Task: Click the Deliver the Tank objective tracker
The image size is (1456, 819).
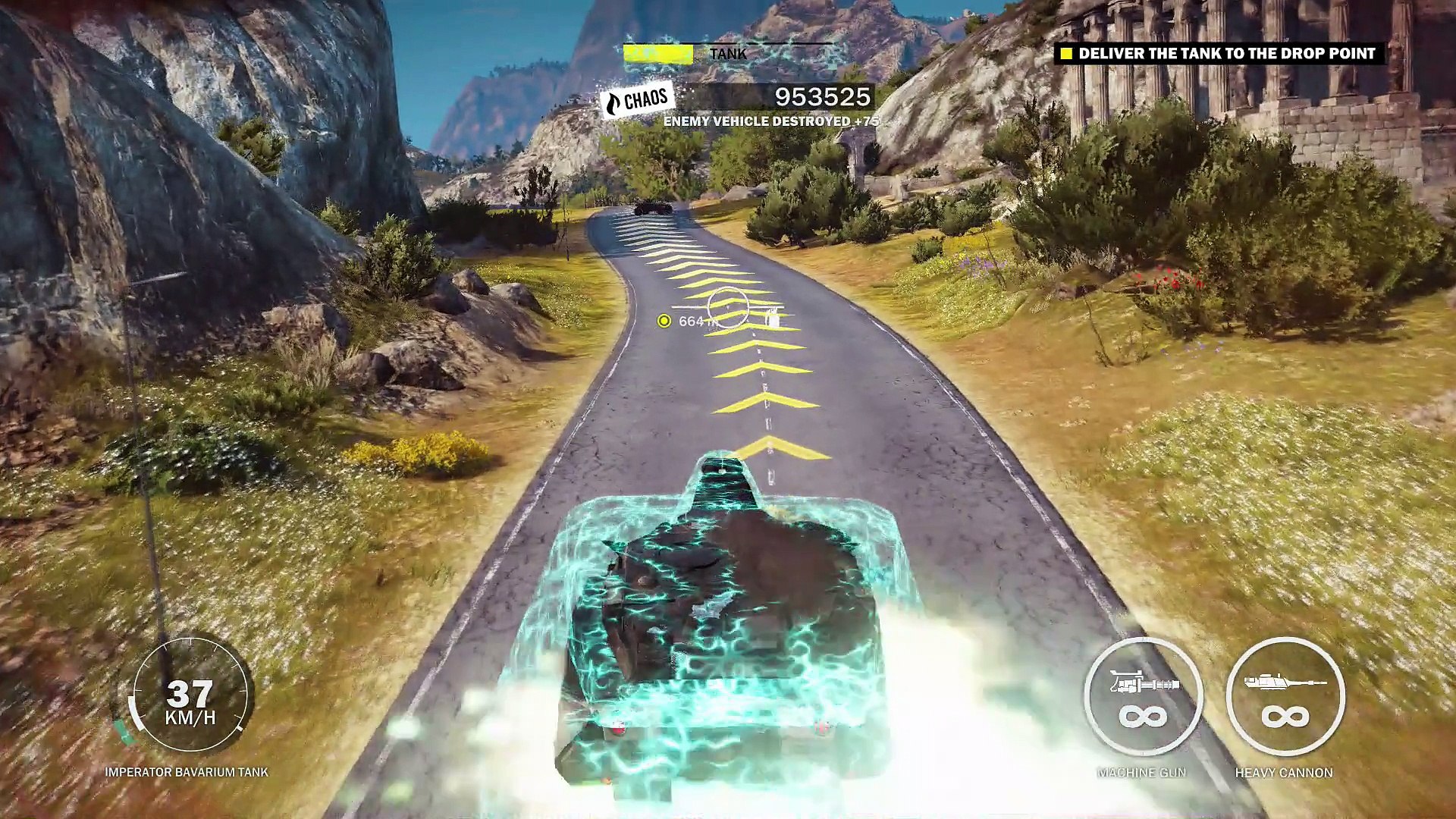Action: point(1219,54)
